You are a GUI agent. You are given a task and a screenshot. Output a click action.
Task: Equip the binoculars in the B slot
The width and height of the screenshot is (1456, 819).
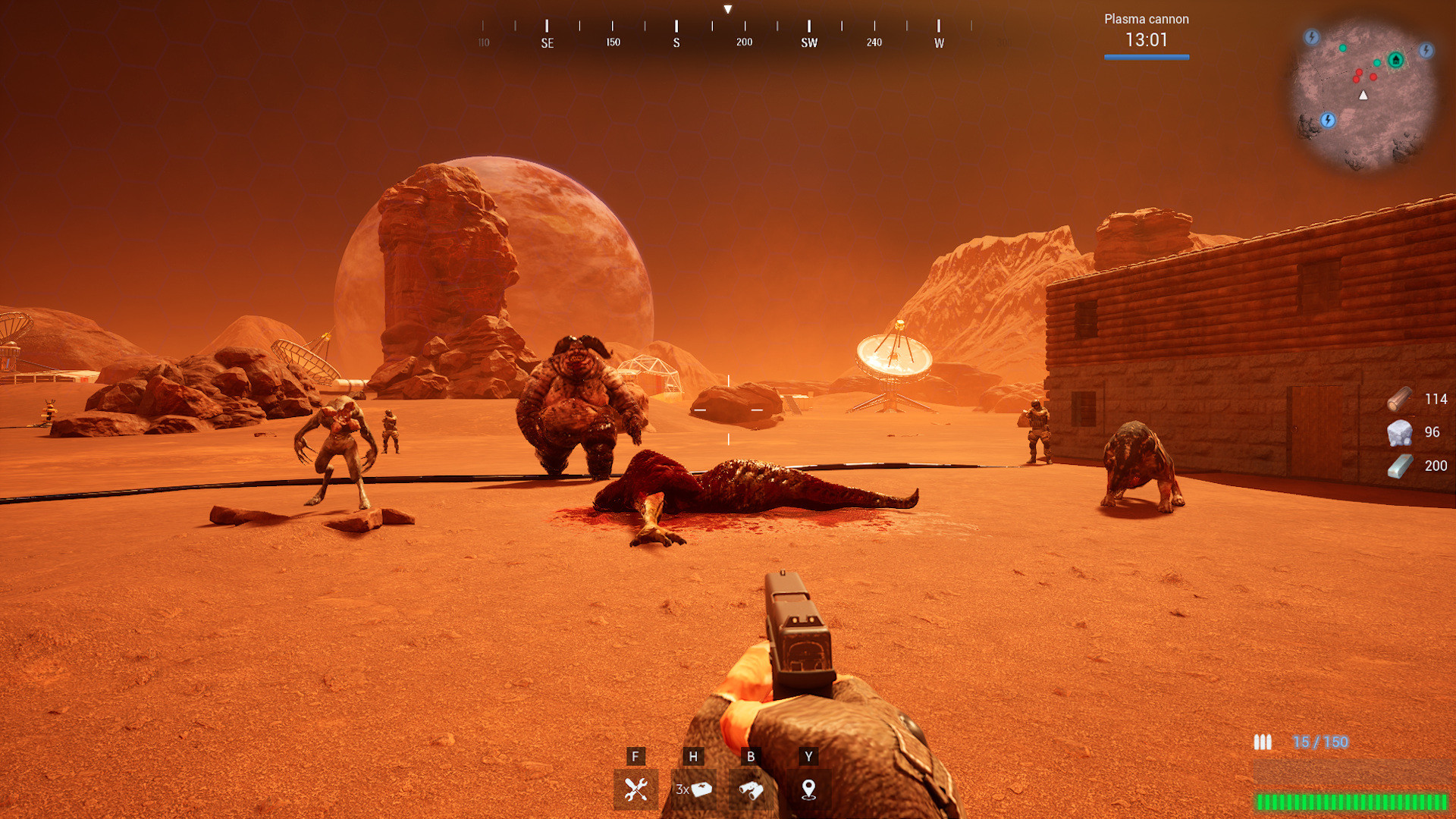point(751,789)
